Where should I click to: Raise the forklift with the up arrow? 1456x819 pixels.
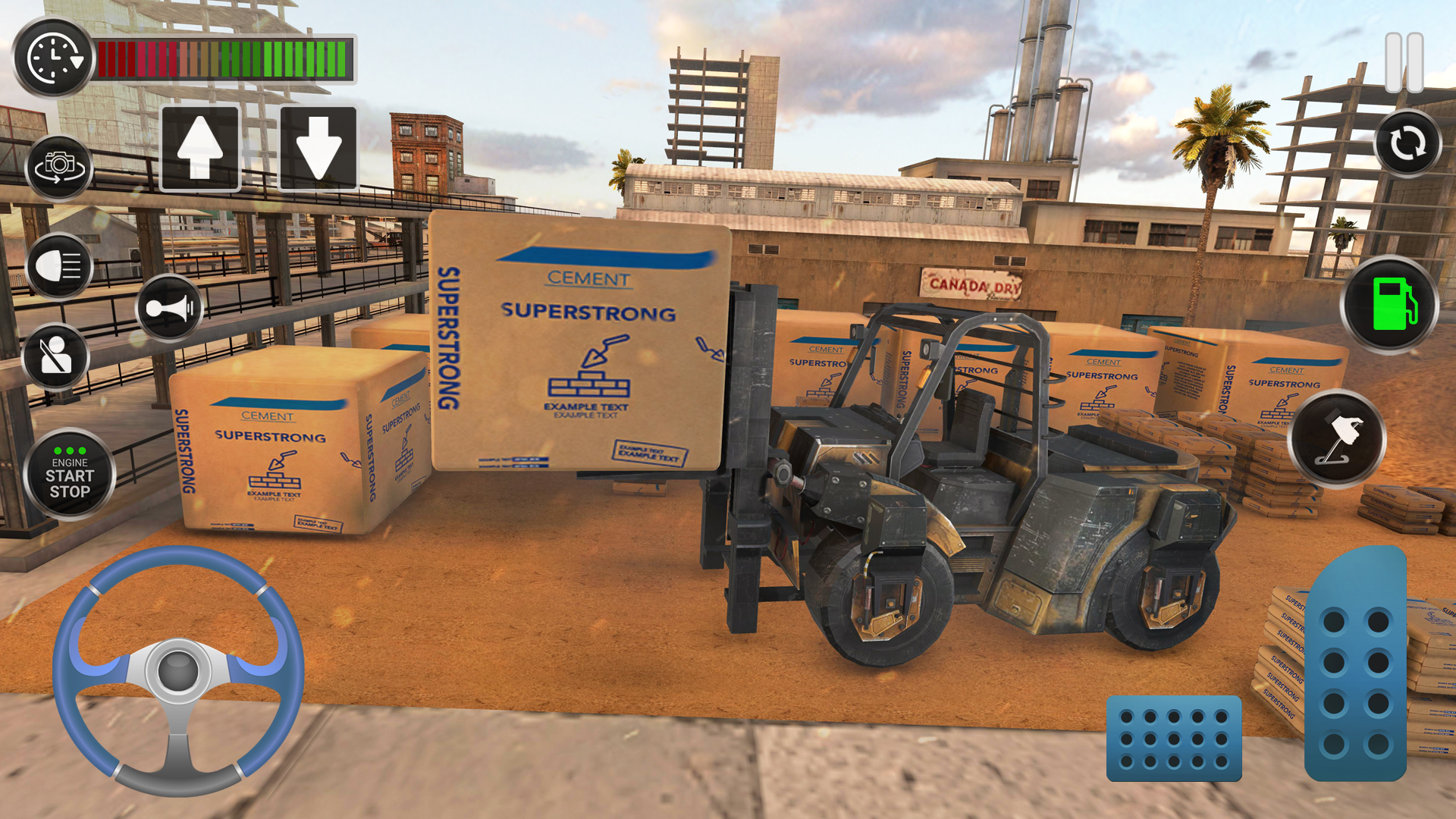pos(200,148)
